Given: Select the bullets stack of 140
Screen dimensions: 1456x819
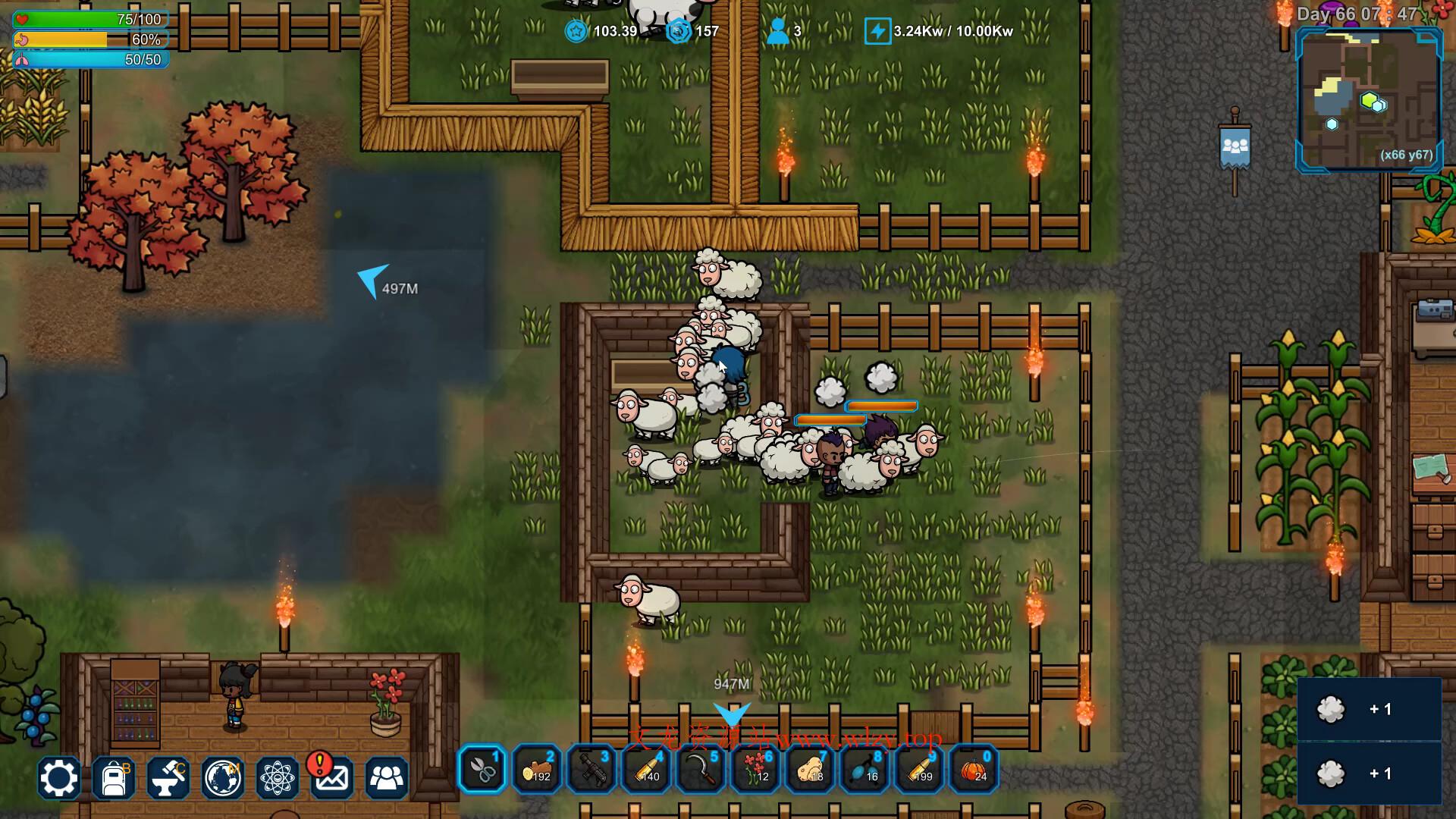Looking at the screenshot, I should [646, 770].
